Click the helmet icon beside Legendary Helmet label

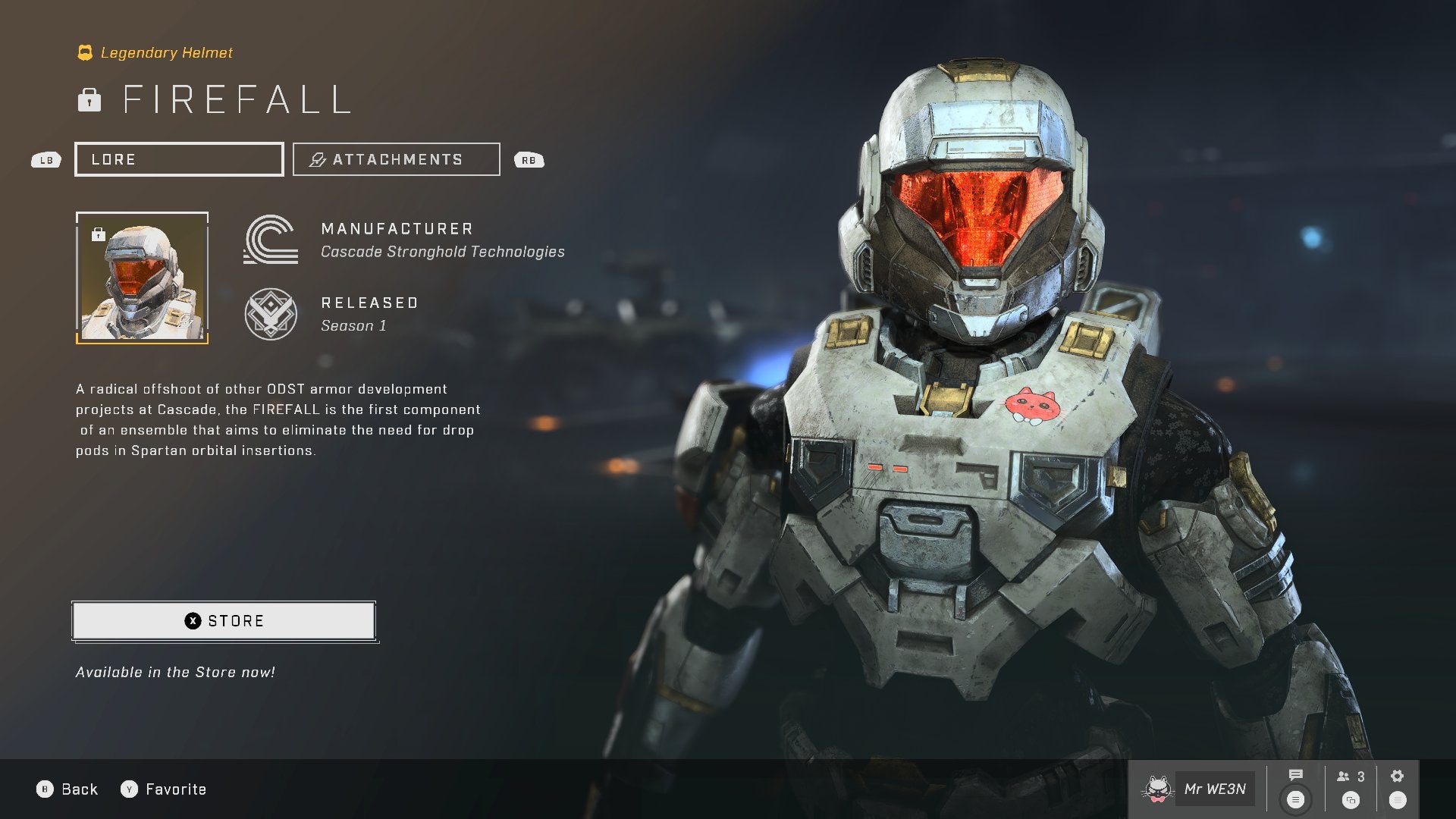[85, 52]
